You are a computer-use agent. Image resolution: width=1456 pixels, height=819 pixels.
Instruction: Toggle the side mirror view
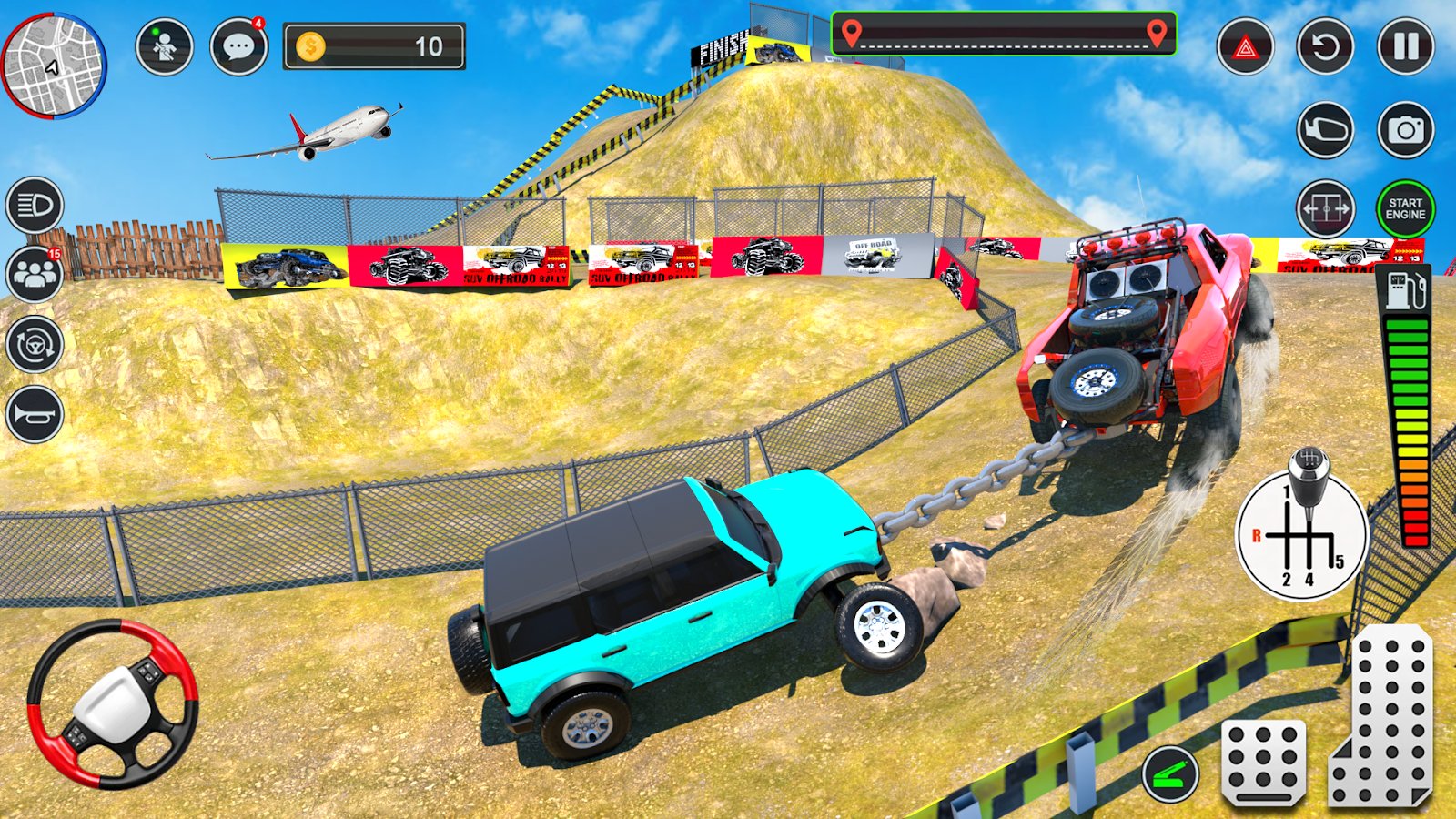[1324, 130]
